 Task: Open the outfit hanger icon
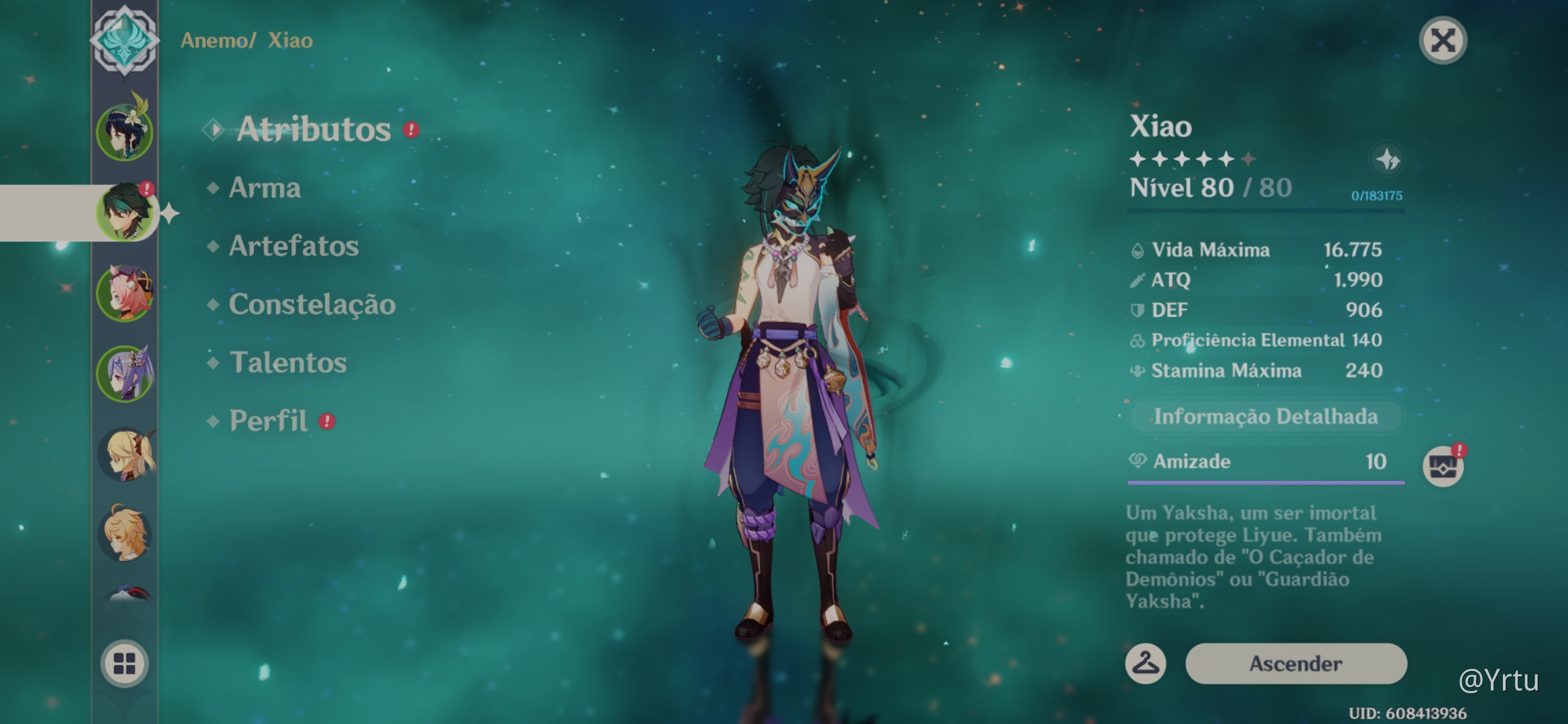tap(1145, 664)
